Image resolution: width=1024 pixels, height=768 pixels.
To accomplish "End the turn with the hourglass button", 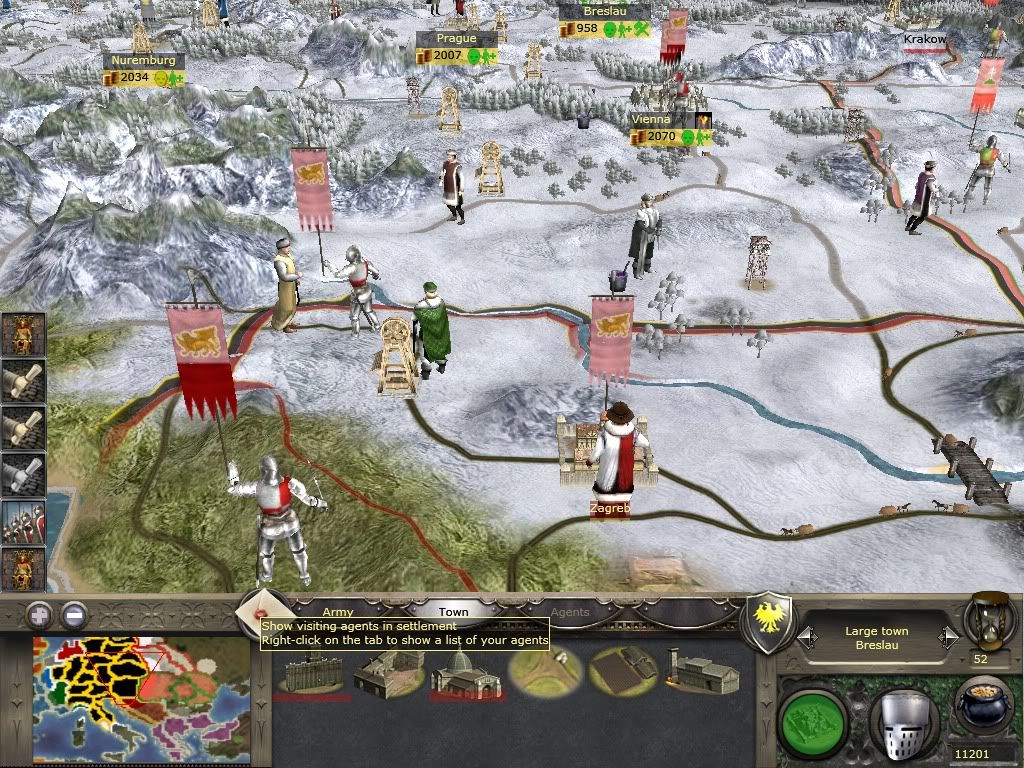I will pos(987,621).
